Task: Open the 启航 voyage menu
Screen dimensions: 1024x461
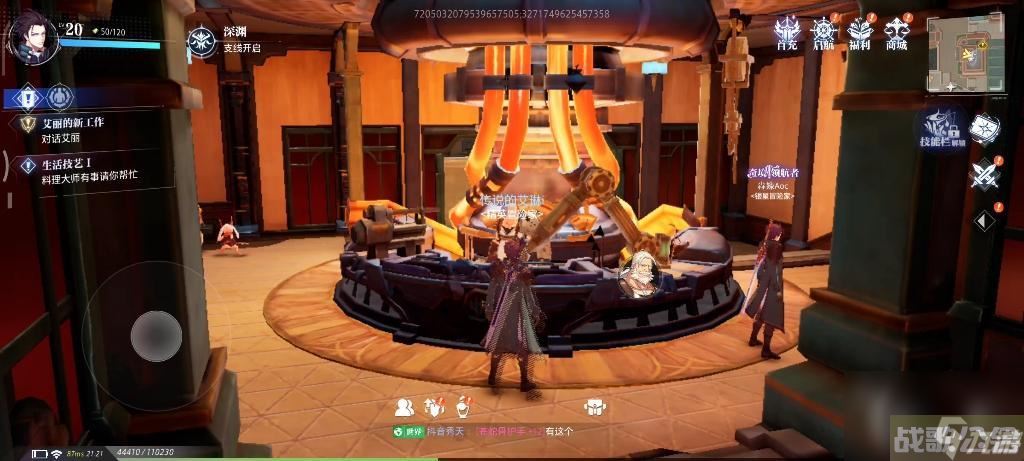Action: (x=824, y=33)
